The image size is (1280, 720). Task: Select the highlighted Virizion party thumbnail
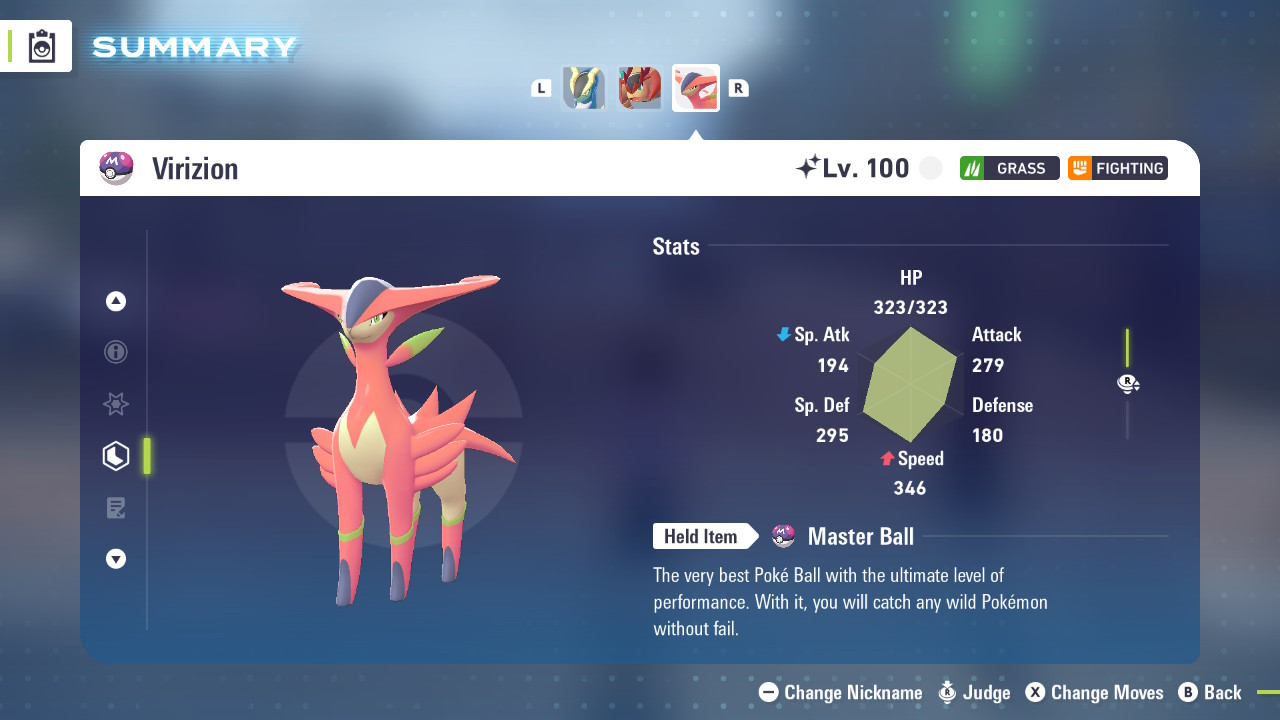click(696, 88)
